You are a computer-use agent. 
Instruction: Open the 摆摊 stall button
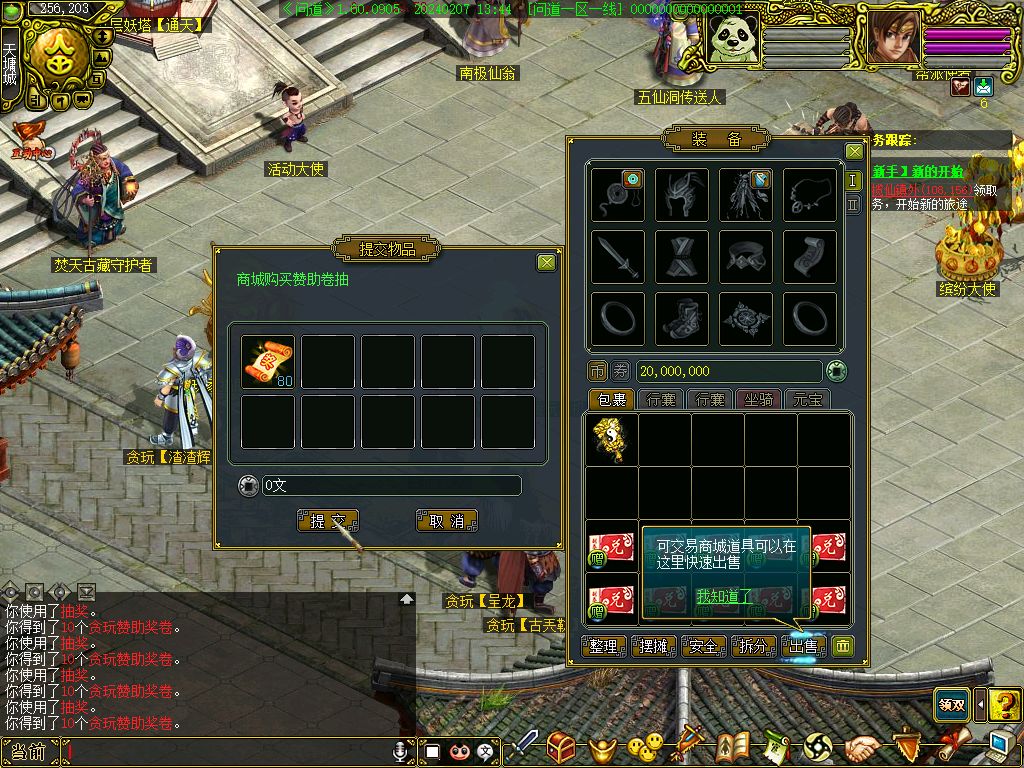point(654,646)
